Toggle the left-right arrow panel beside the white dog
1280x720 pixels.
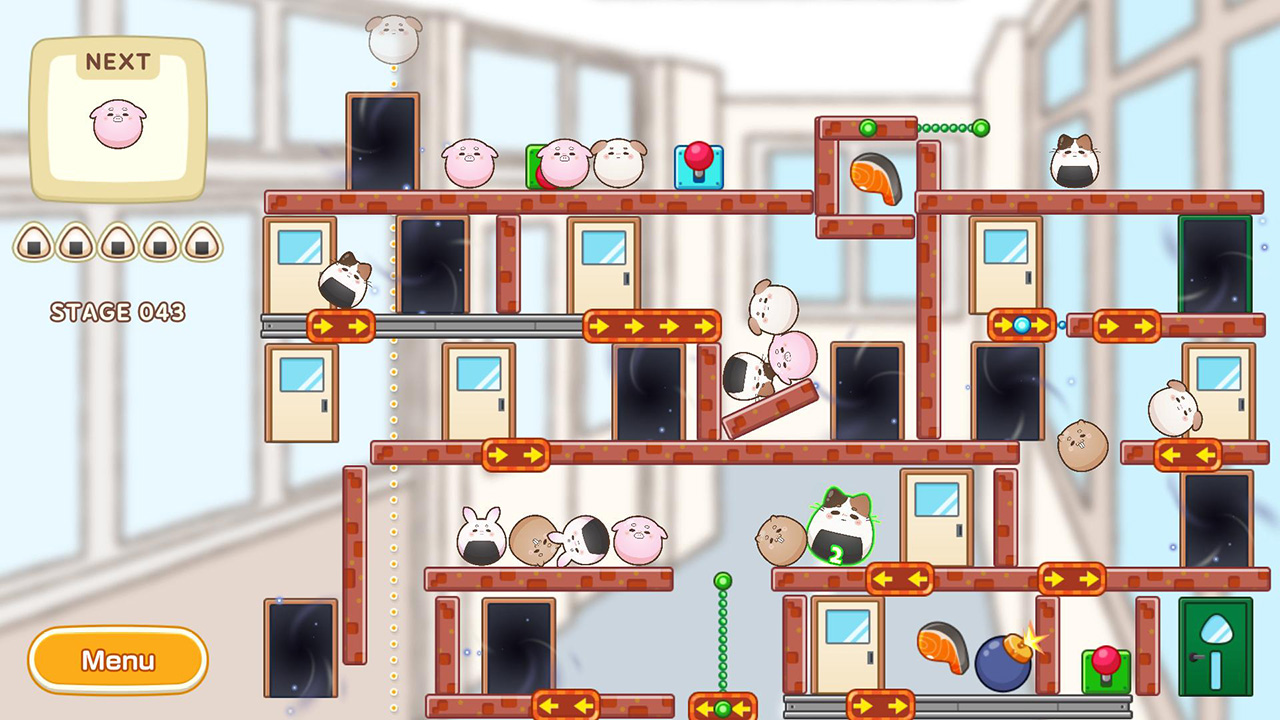coord(1190,455)
